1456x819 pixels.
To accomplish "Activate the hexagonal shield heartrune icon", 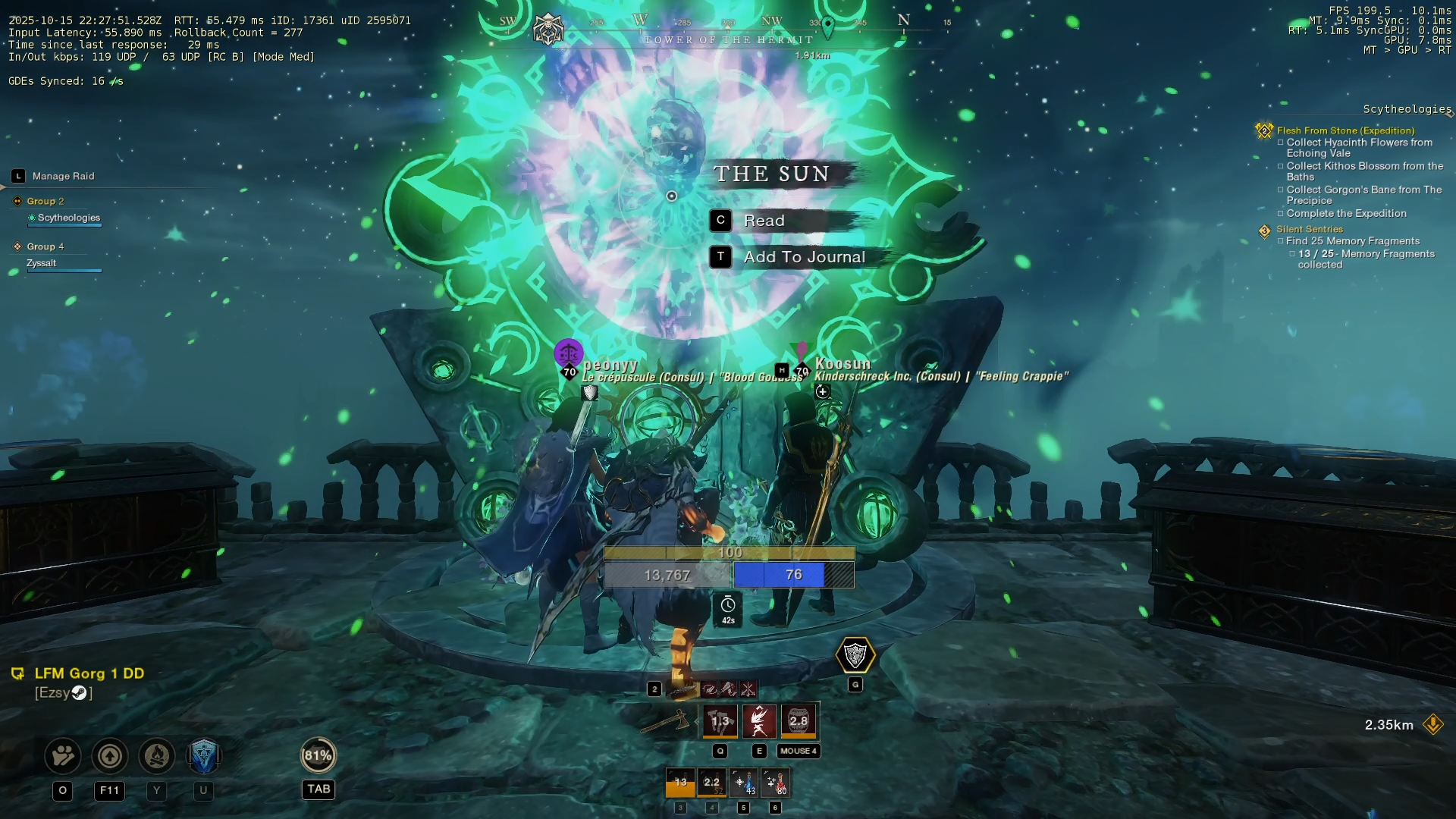I will (855, 655).
